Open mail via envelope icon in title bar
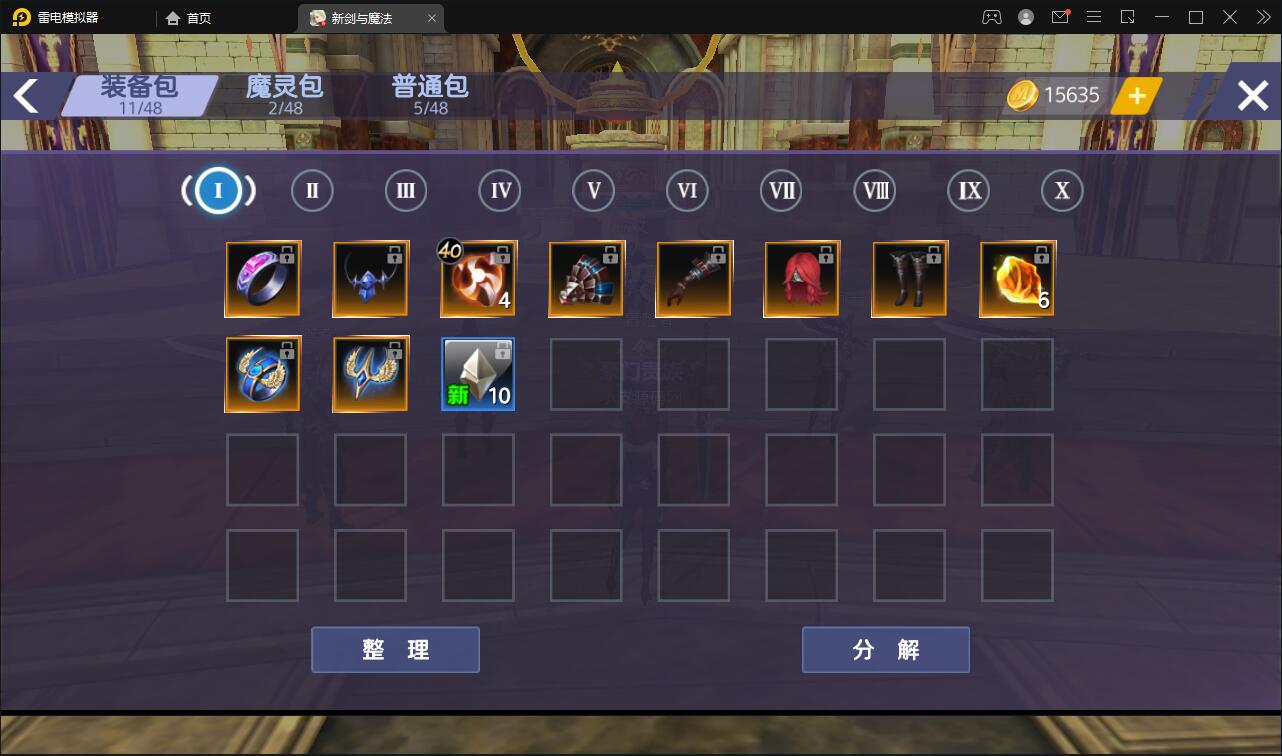Viewport: 1282px width, 756px height. [x=1060, y=16]
